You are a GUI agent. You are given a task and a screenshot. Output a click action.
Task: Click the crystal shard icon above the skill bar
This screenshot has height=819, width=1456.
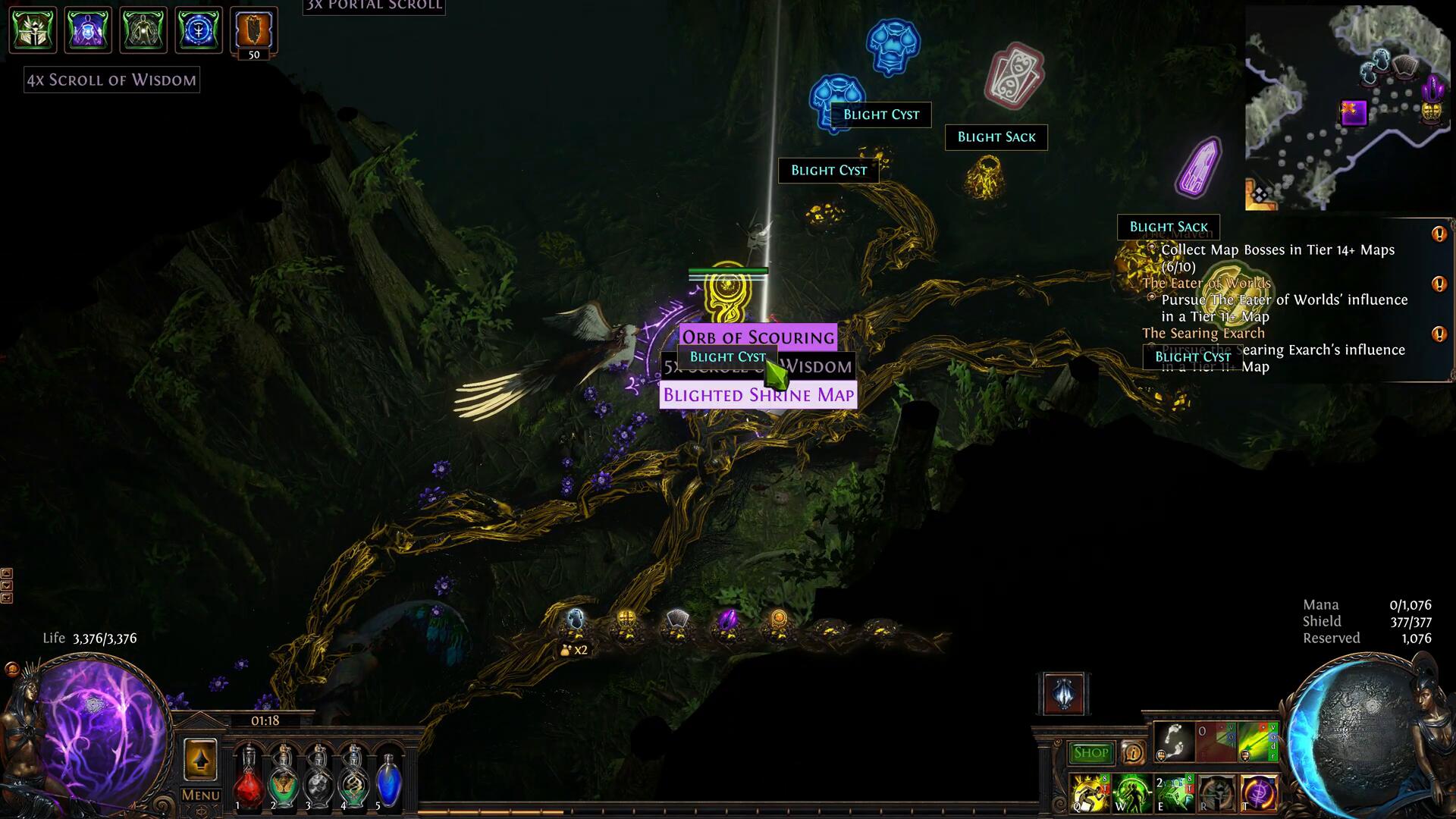(1064, 694)
